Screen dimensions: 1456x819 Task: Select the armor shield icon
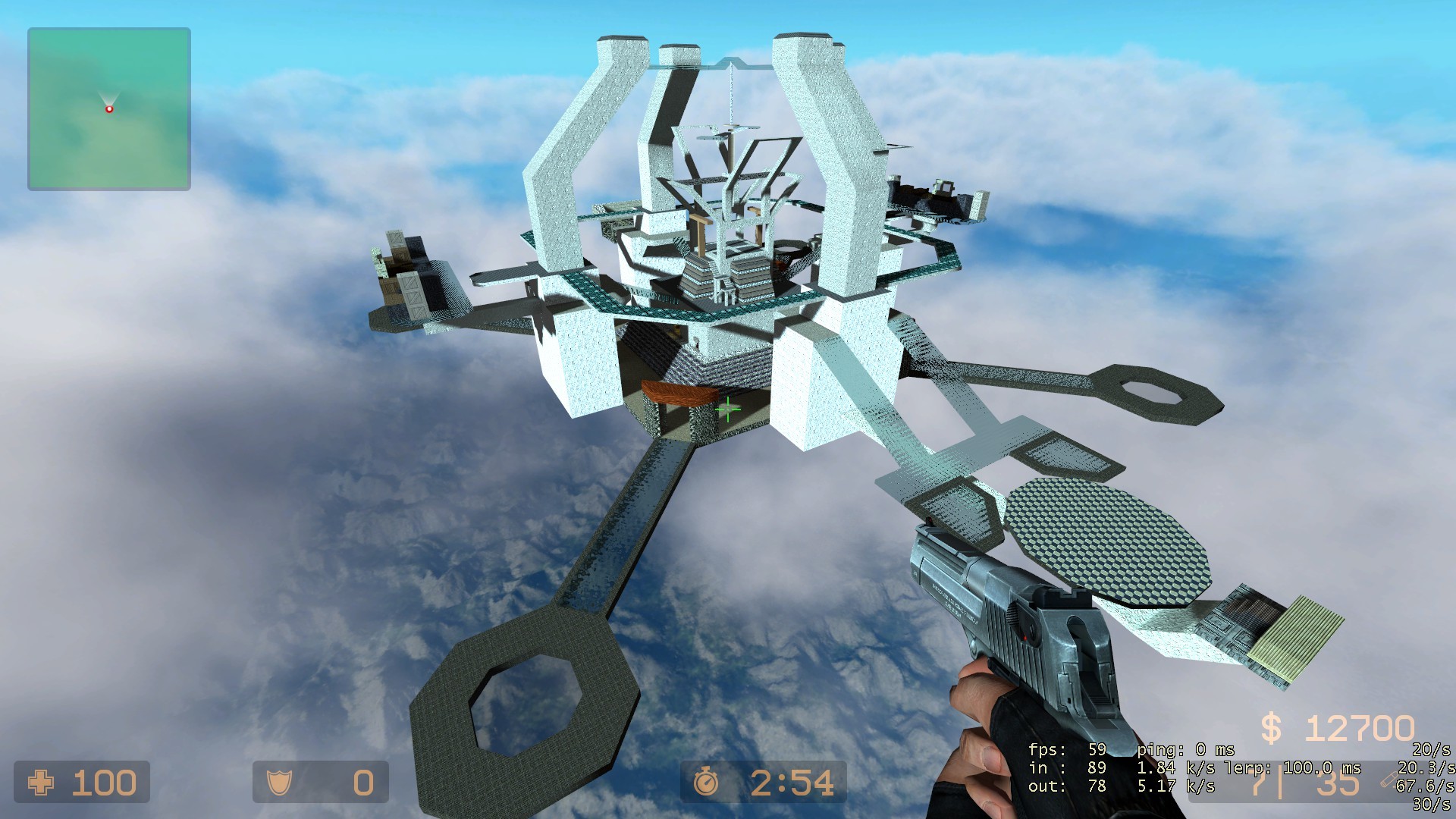pyautogui.click(x=280, y=780)
